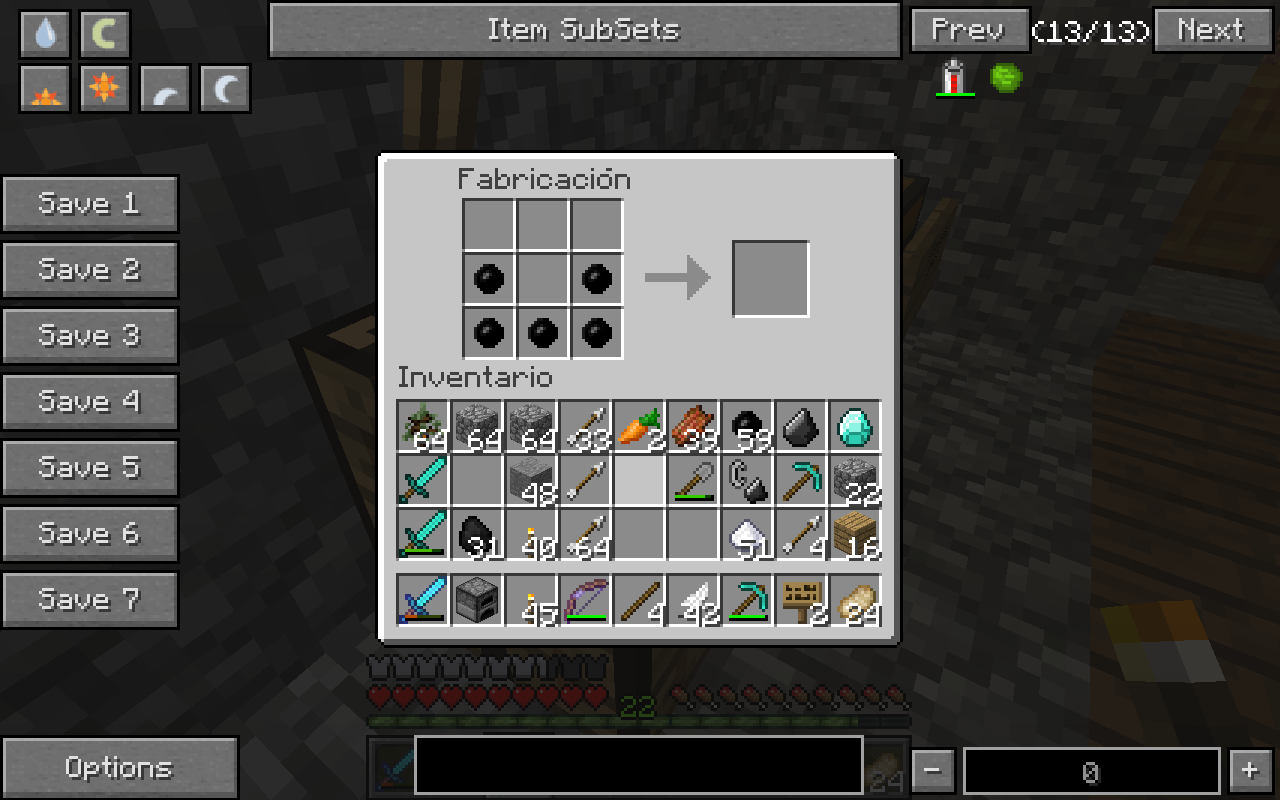
Task: Choose the Save 4 slot
Action: [90, 402]
